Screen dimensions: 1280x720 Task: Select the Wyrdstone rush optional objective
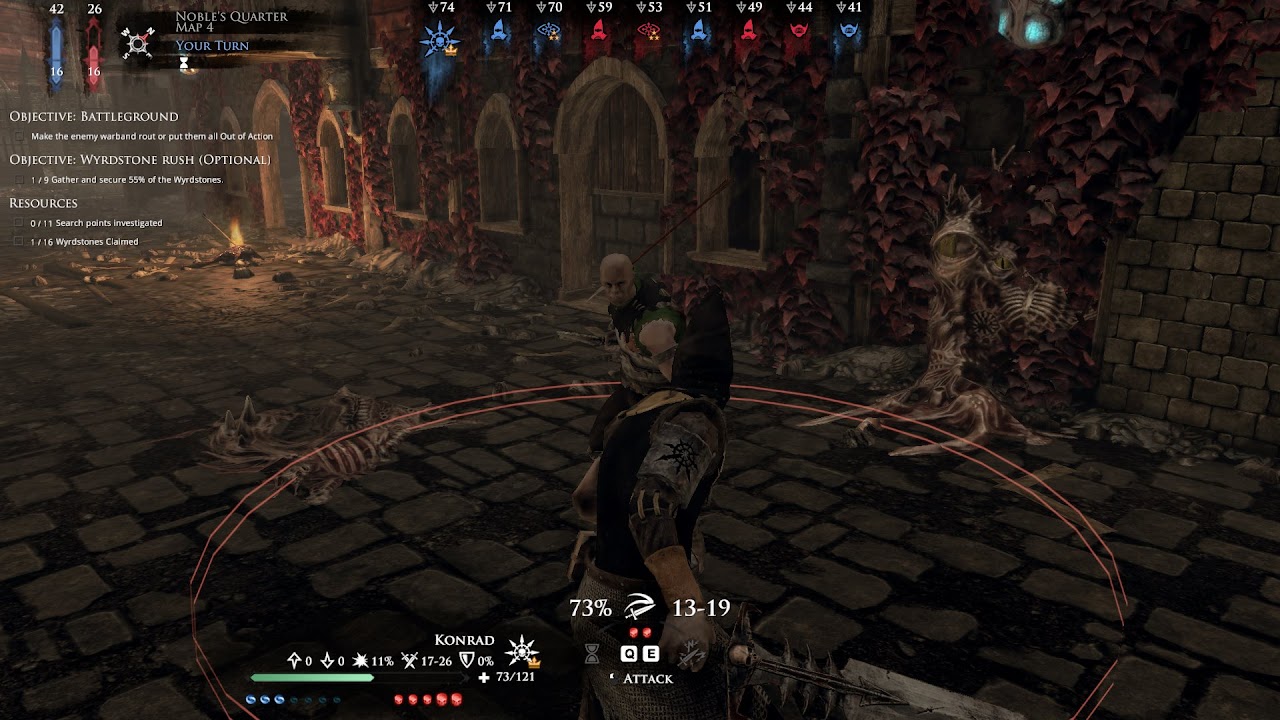[140, 160]
